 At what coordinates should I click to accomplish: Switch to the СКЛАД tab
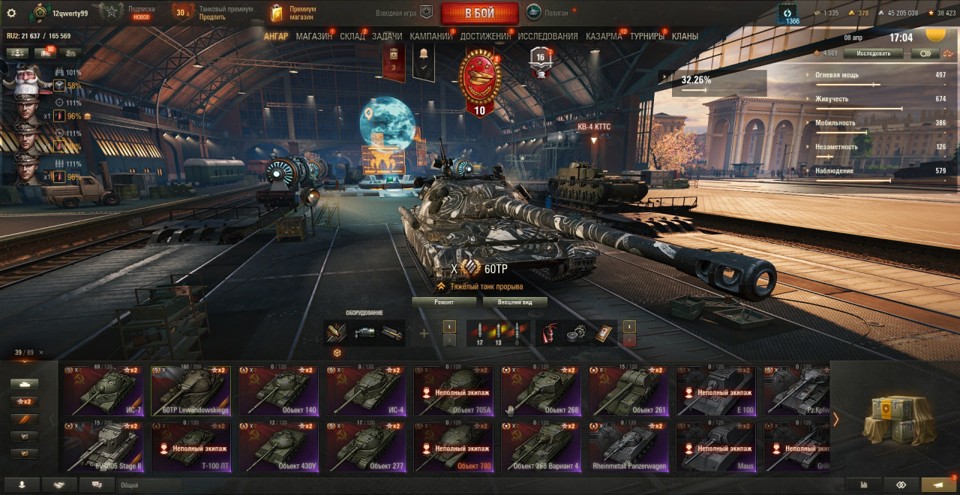[x=352, y=36]
